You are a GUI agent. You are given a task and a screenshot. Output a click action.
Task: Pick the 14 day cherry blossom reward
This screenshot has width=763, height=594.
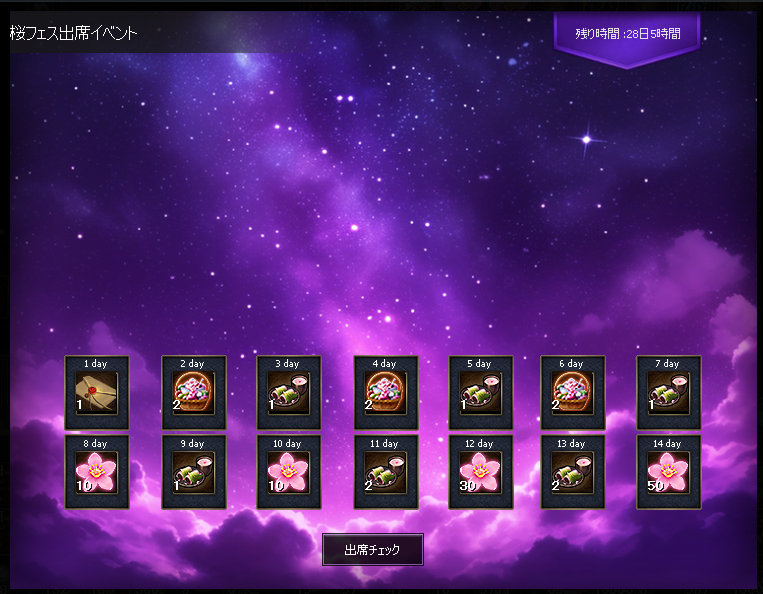point(668,473)
